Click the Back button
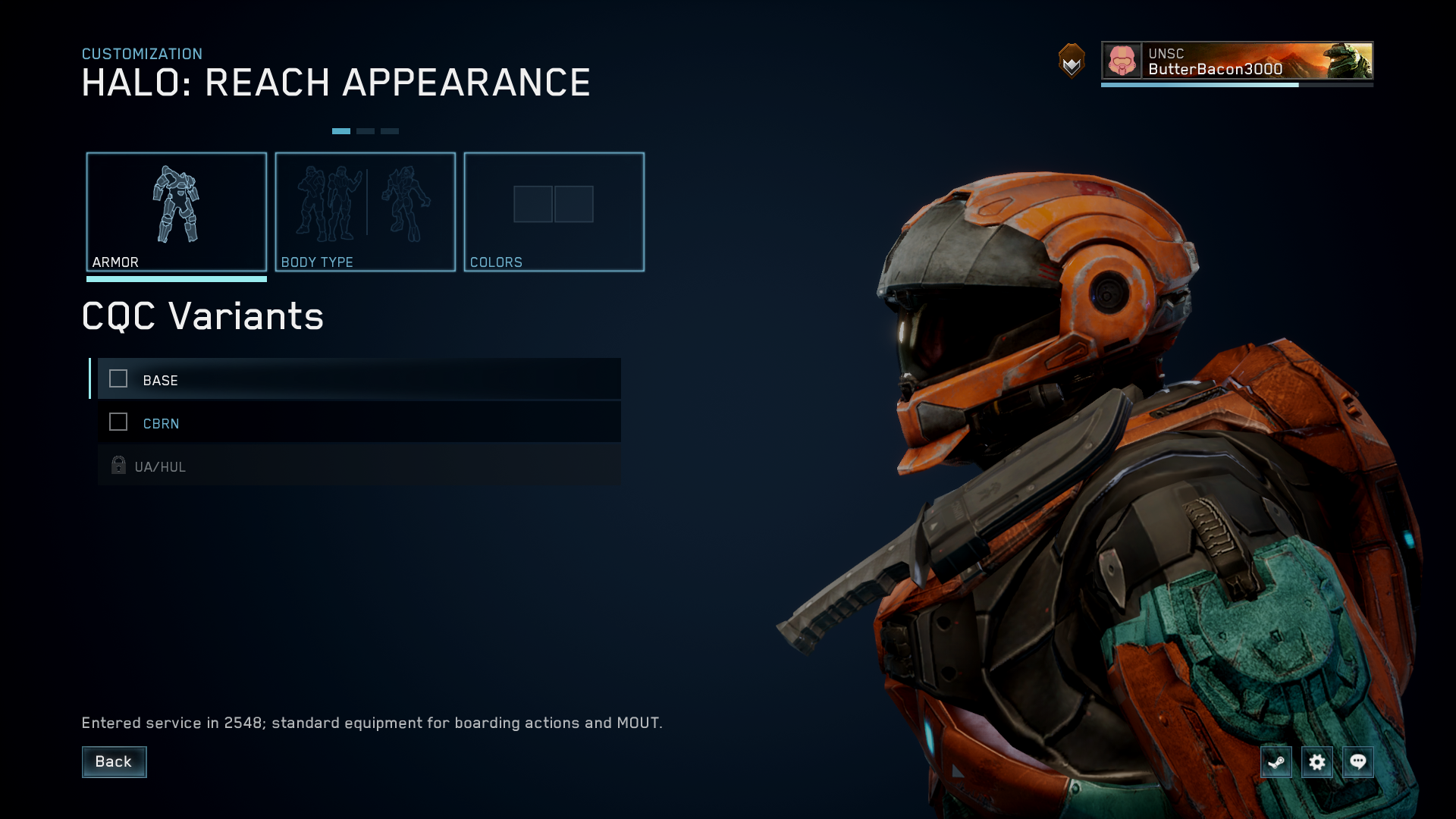Screen dimensions: 1456x819 tap(114, 762)
